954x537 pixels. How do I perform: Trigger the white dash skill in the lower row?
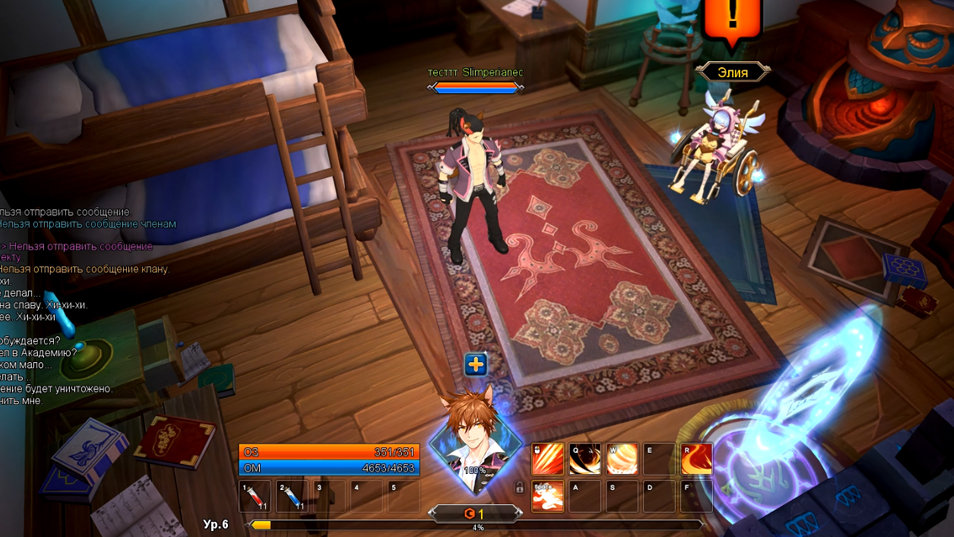point(546,495)
